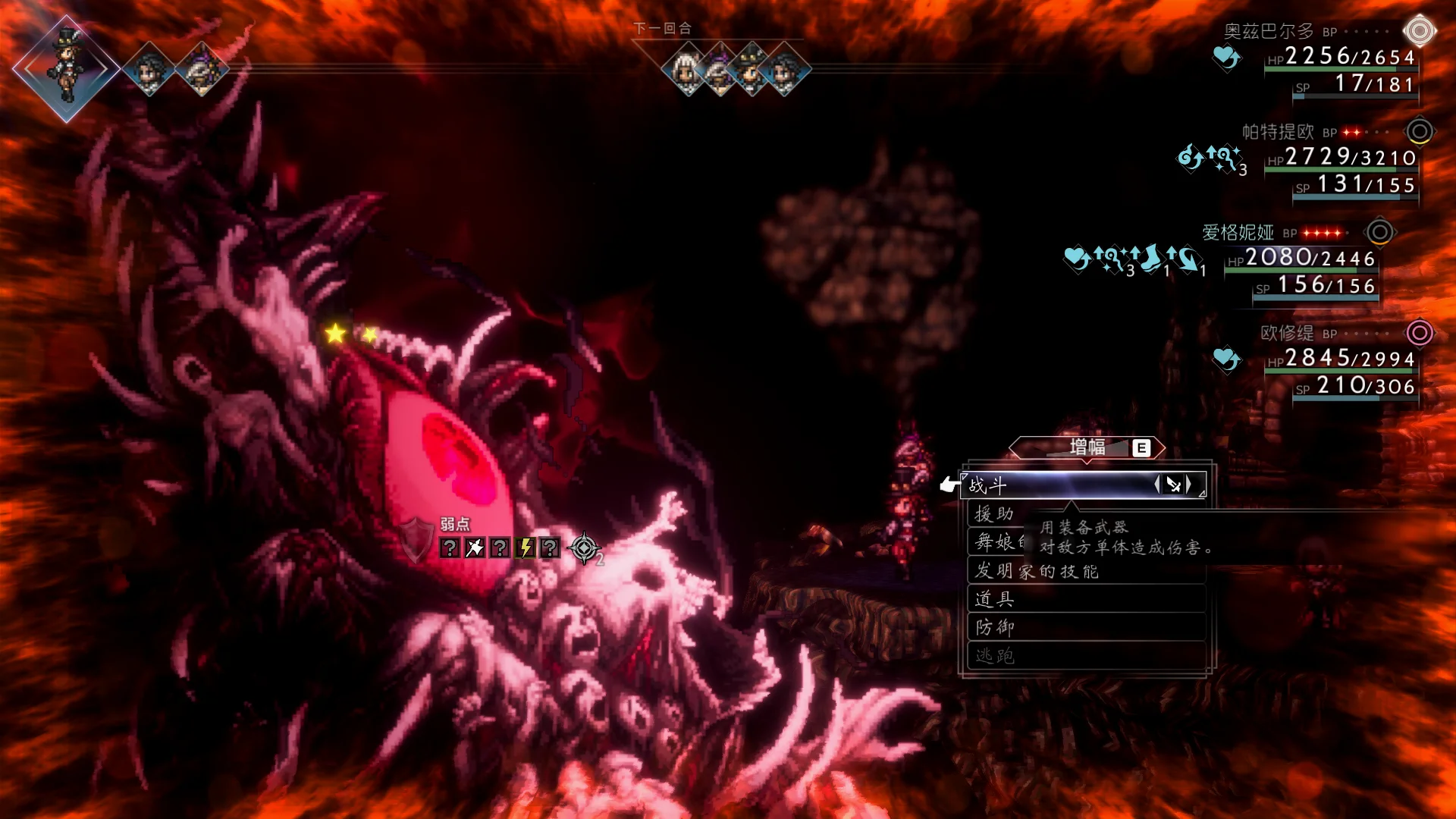
Task: Click the revealed dagger weakness icon
Action: pyautogui.click(x=475, y=548)
